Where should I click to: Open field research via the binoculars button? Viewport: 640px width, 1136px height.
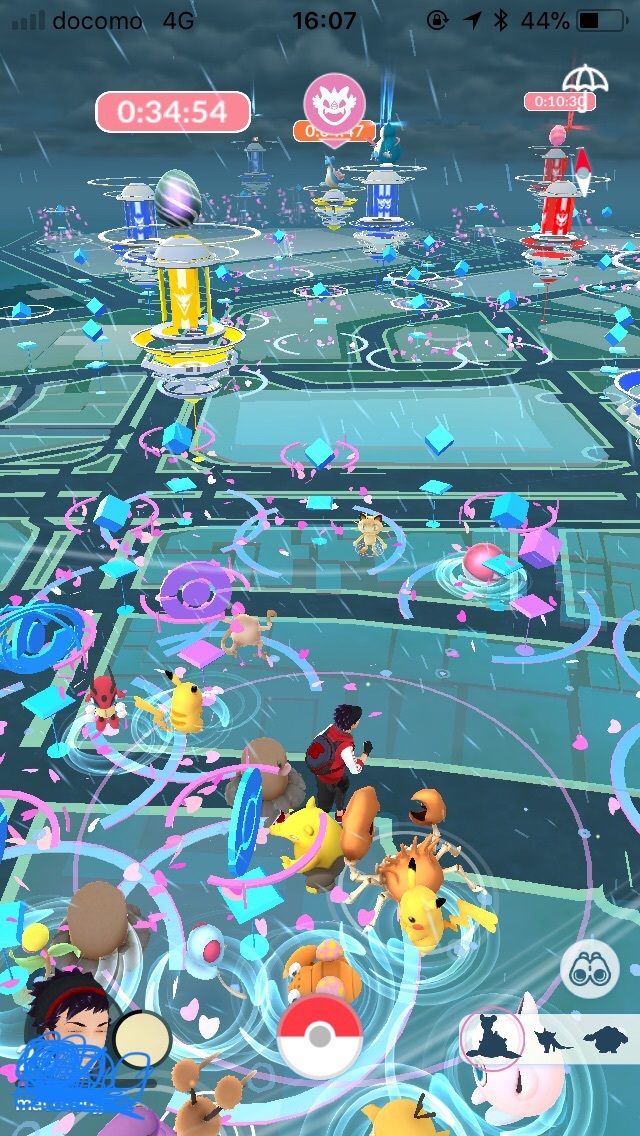point(590,968)
